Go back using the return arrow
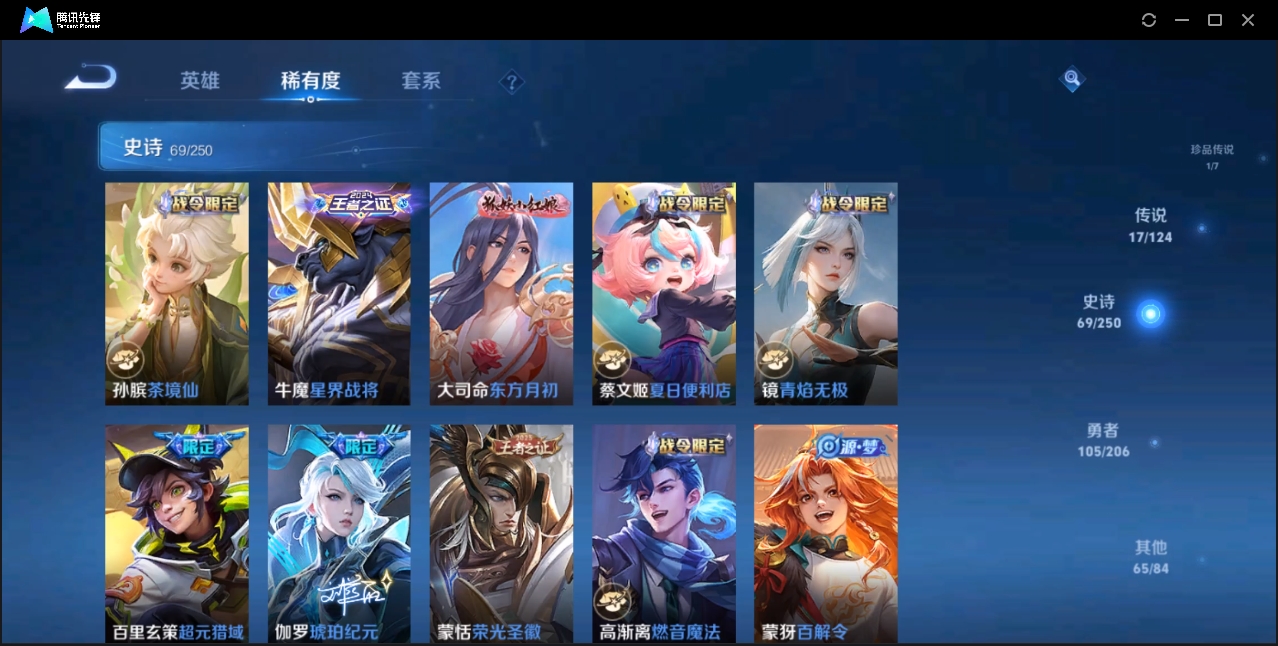Screen dimensions: 1278x646 point(91,77)
